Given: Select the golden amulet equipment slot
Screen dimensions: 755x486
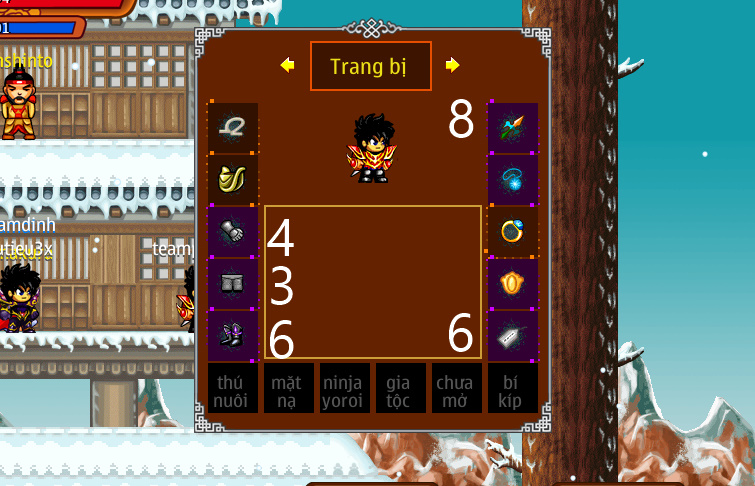Looking at the screenshot, I should (513, 284).
